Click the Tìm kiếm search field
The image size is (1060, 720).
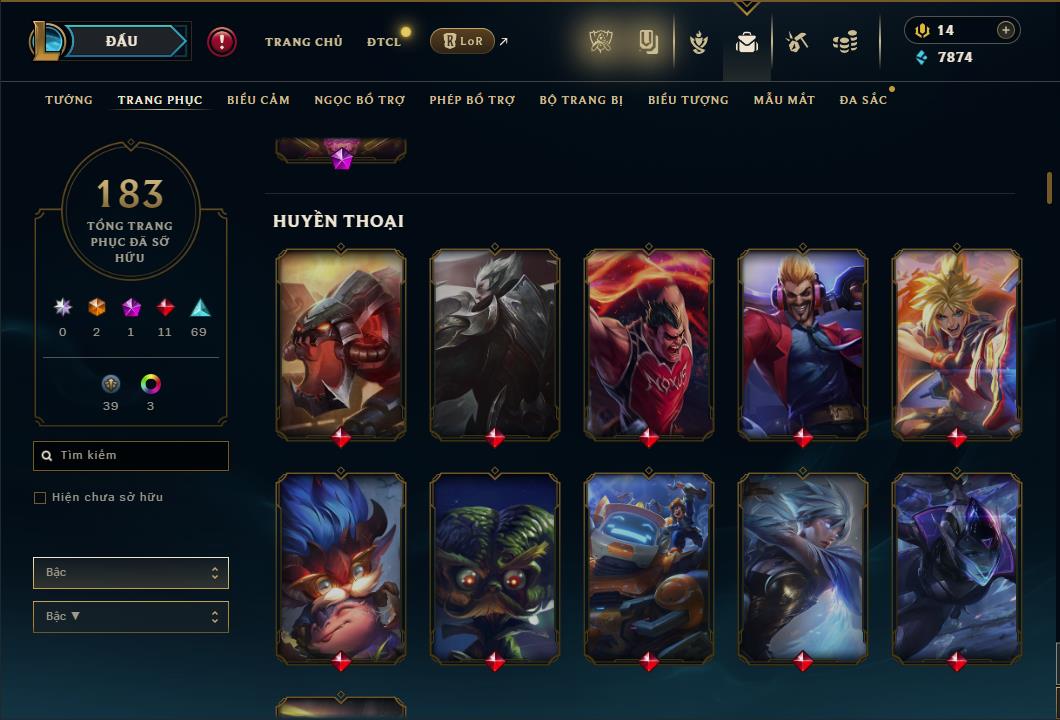click(131, 456)
